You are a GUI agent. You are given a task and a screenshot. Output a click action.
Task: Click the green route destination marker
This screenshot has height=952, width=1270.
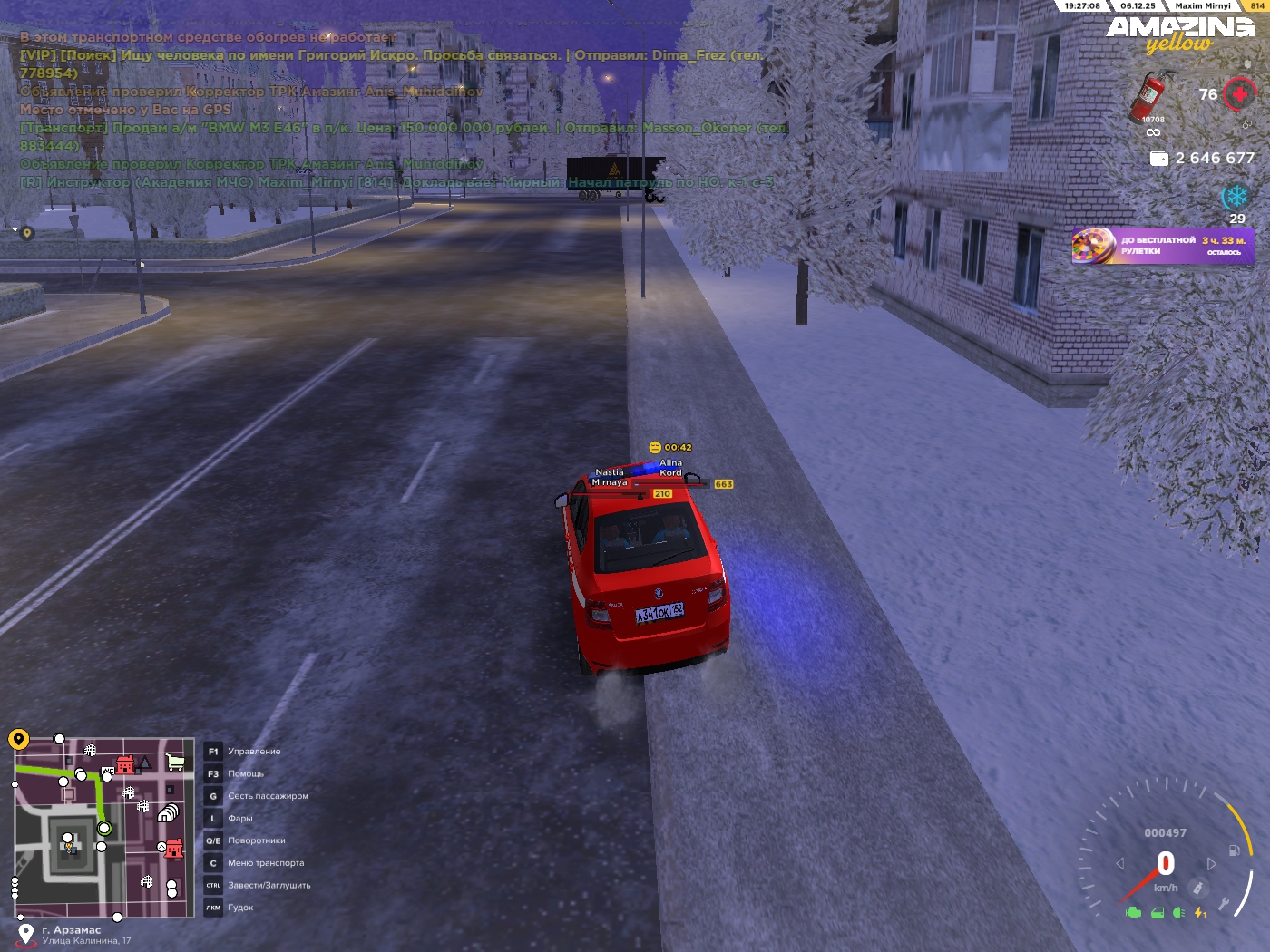104,828
